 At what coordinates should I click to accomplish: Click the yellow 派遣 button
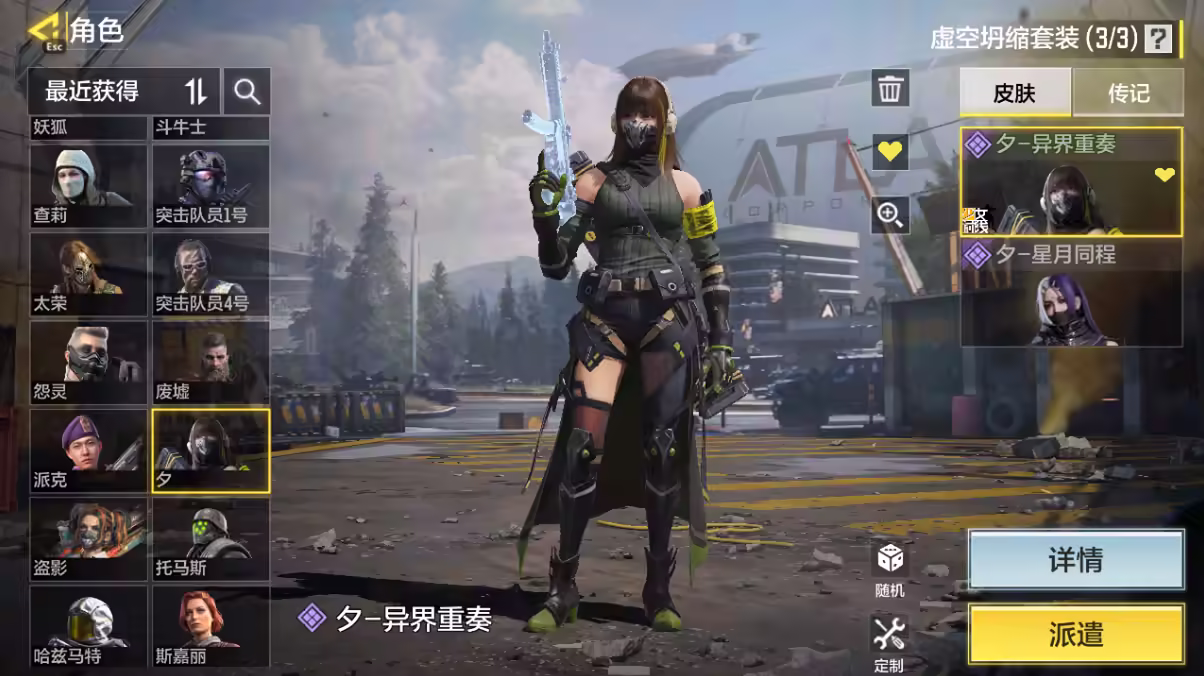click(x=1075, y=634)
